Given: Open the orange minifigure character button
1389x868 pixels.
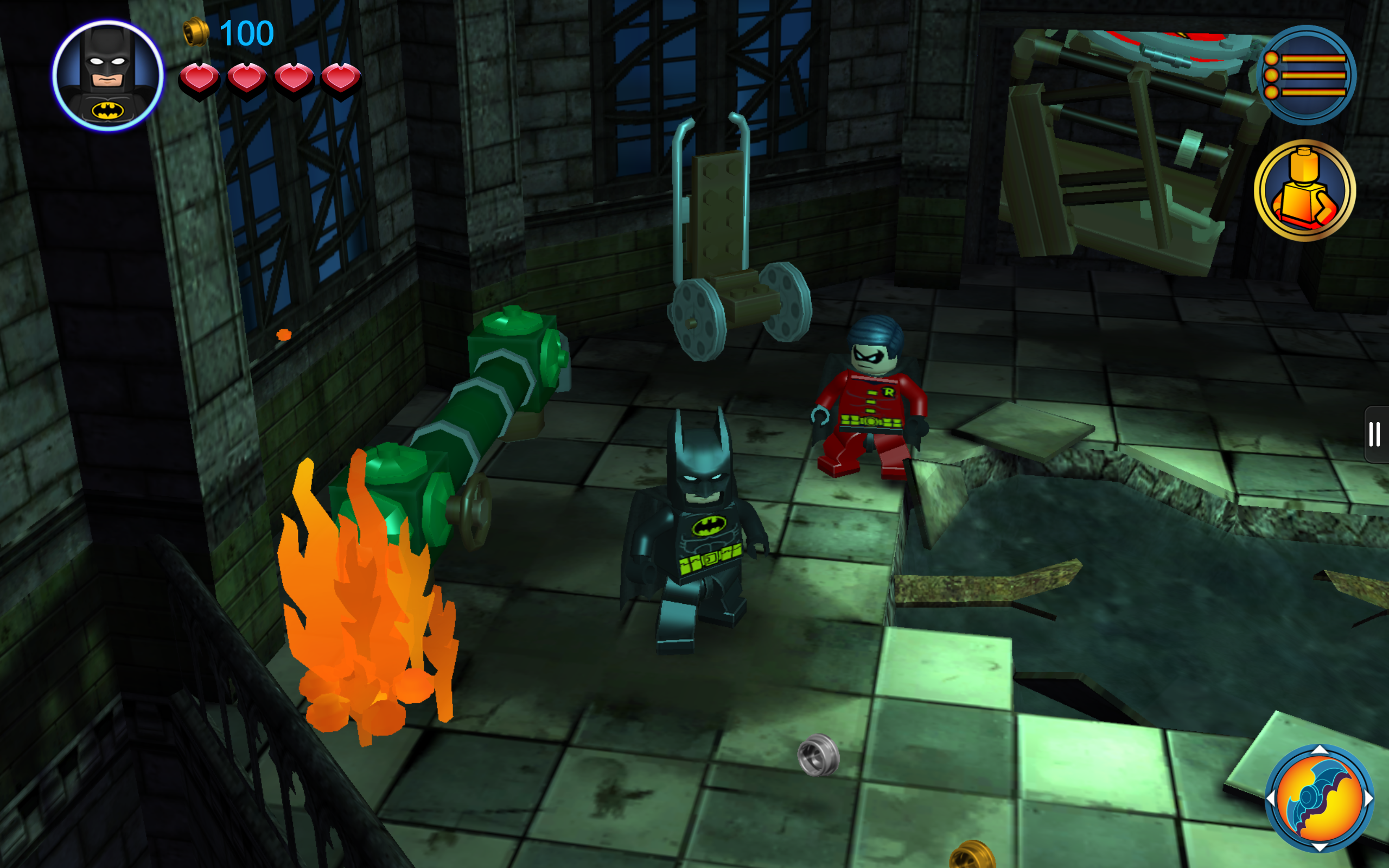Looking at the screenshot, I should click(x=1304, y=190).
